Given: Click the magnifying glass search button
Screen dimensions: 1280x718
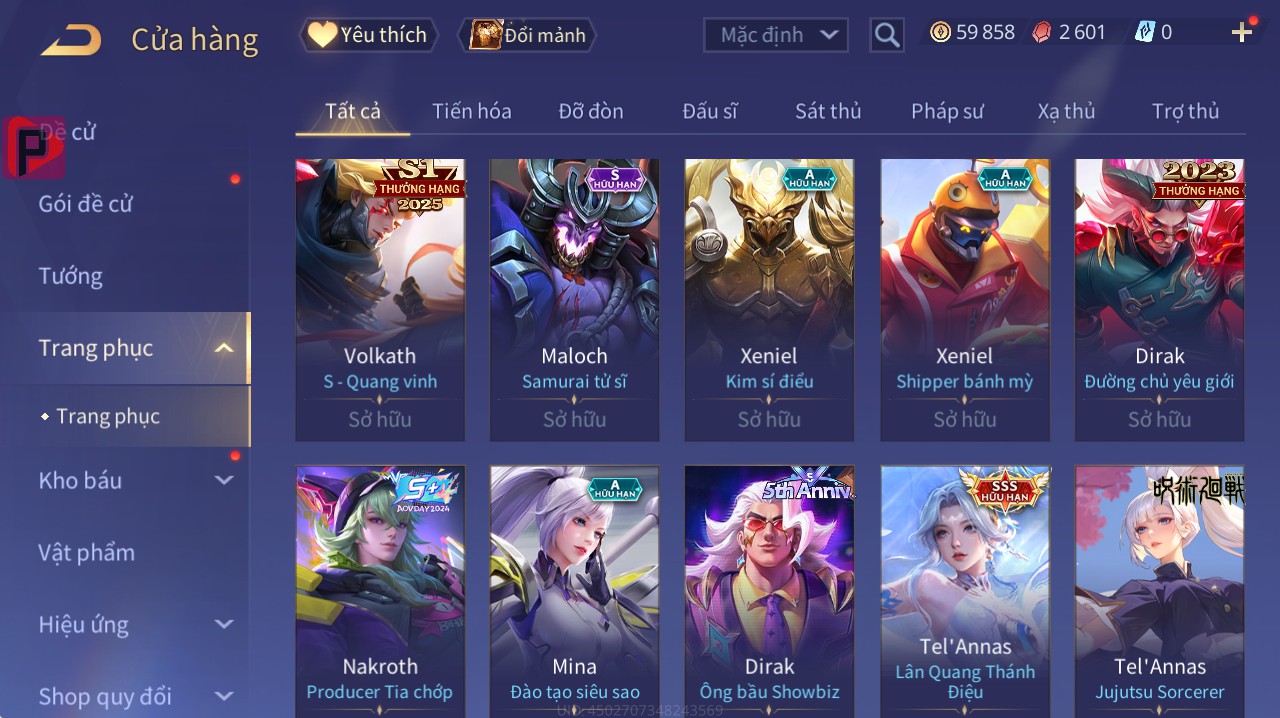Looking at the screenshot, I should [887, 35].
